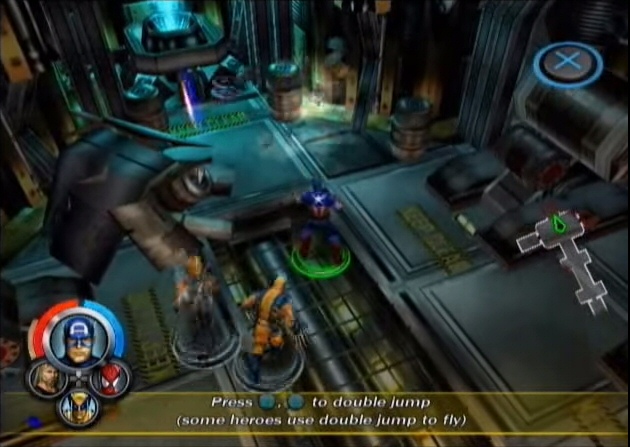Switch to Wolverine's portrait
The height and width of the screenshot is (447, 630).
click(x=76, y=404)
